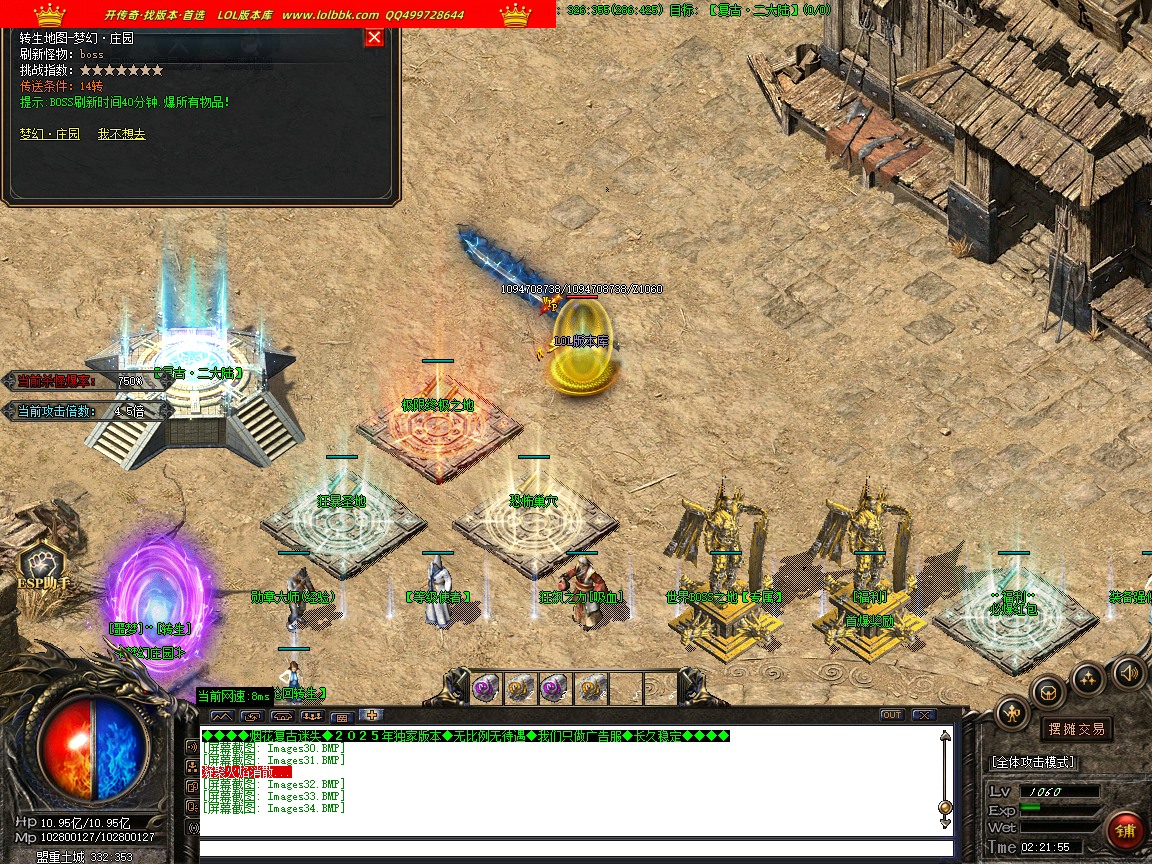Open the bag with the chest icon

pyautogui.click(x=1048, y=690)
